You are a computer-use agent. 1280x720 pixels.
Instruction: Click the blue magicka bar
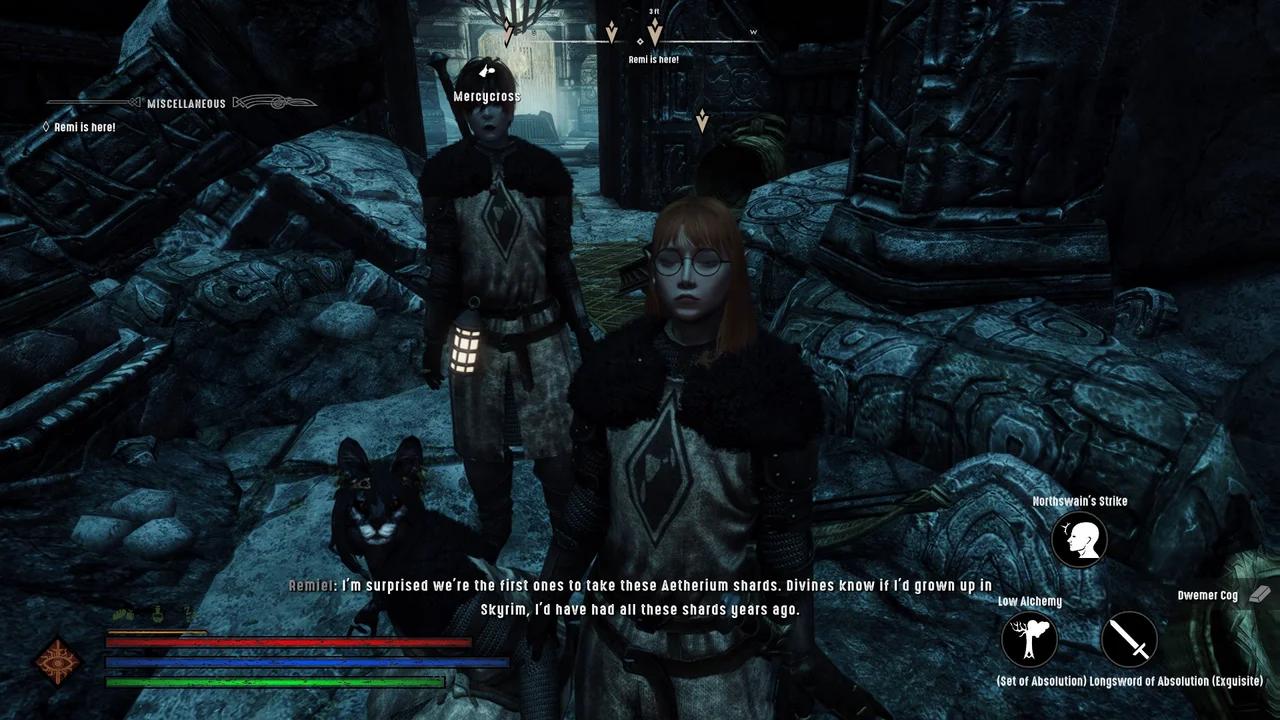pyautogui.click(x=300, y=661)
